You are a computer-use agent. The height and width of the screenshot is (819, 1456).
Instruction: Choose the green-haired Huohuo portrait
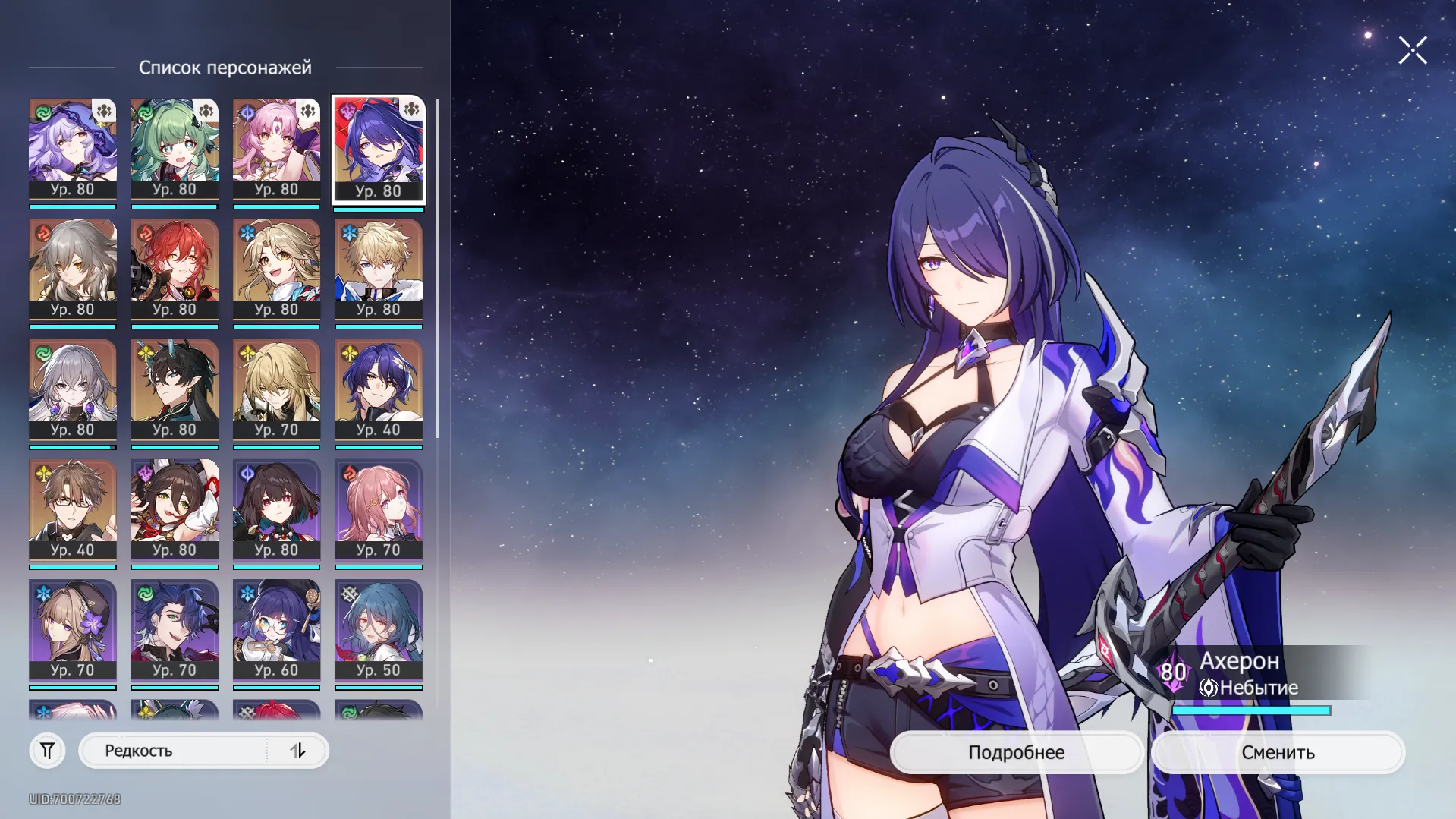175,149
